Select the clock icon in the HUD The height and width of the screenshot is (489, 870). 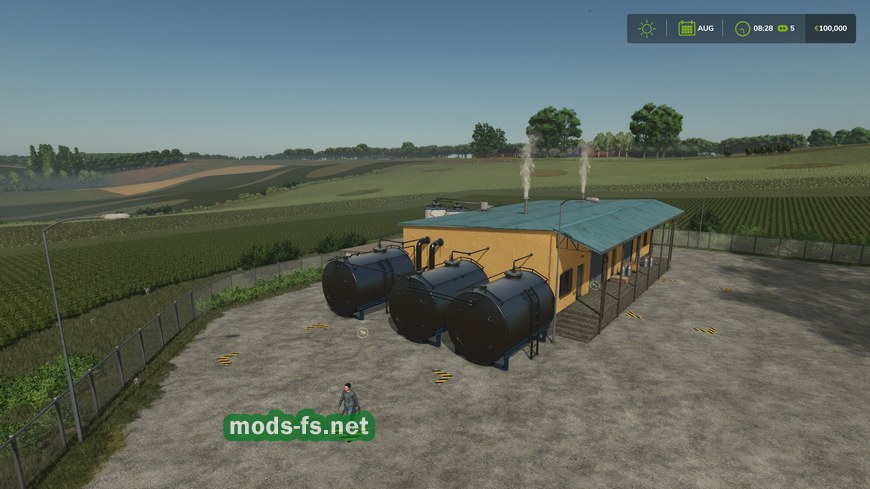click(x=743, y=28)
